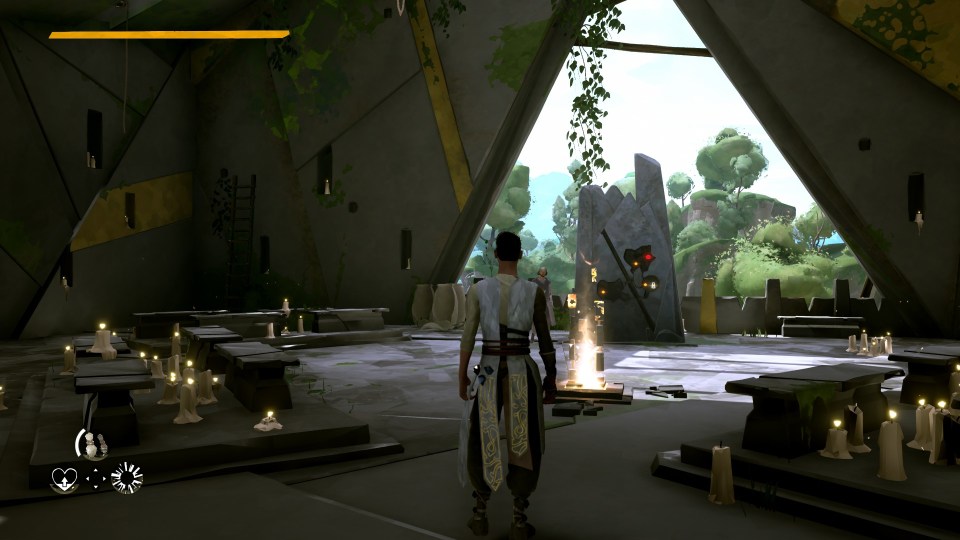Select the radial burst shockwave ability

tap(127, 478)
